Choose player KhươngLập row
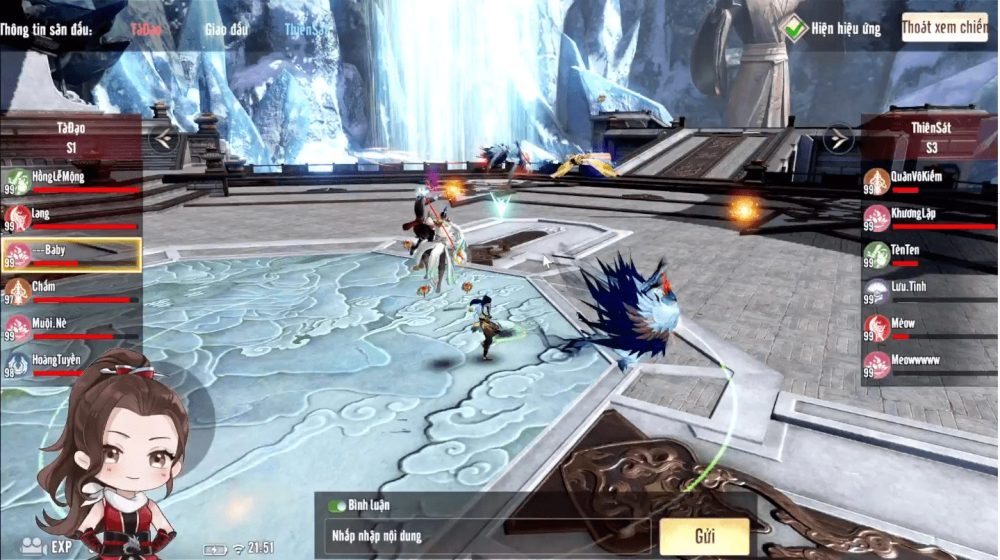 (929, 218)
